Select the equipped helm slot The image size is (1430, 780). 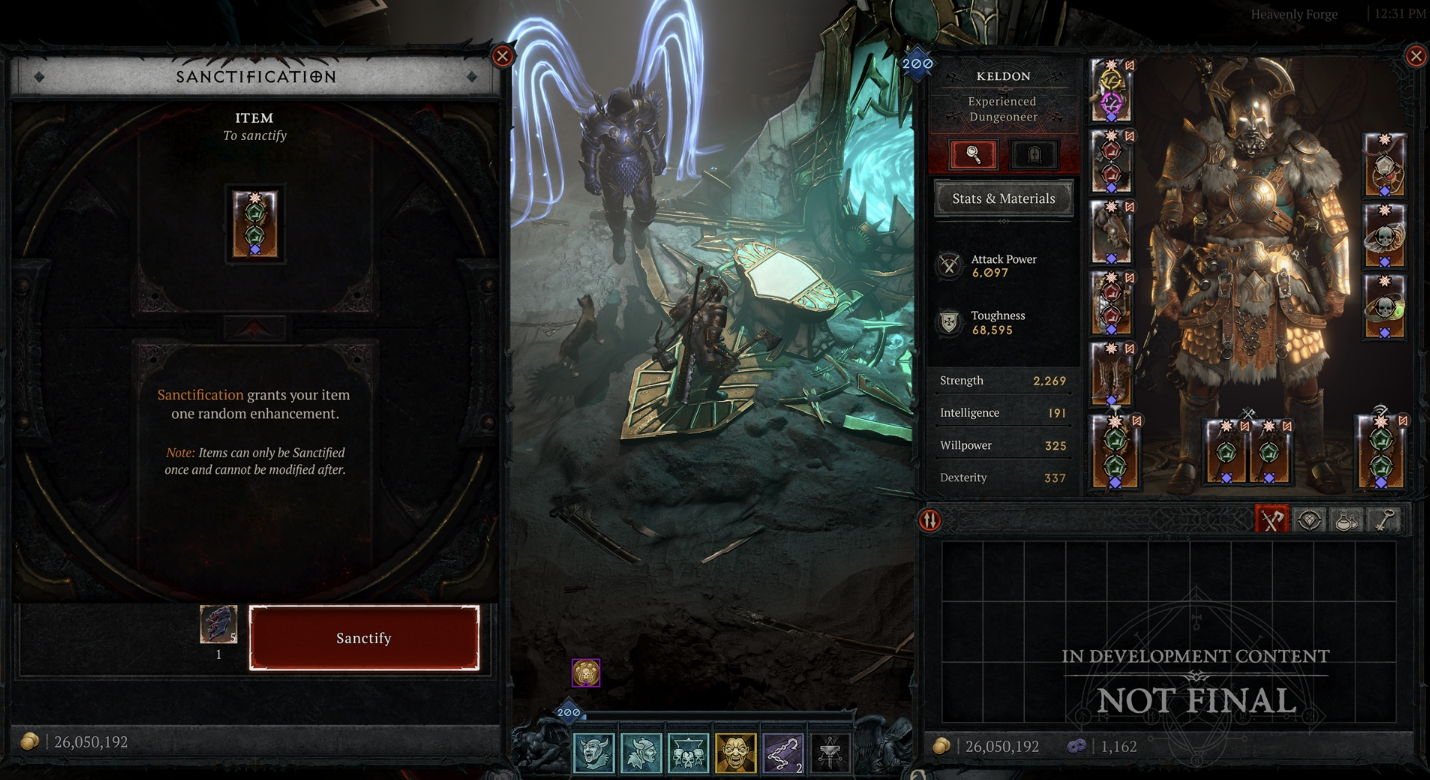coord(1111,91)
